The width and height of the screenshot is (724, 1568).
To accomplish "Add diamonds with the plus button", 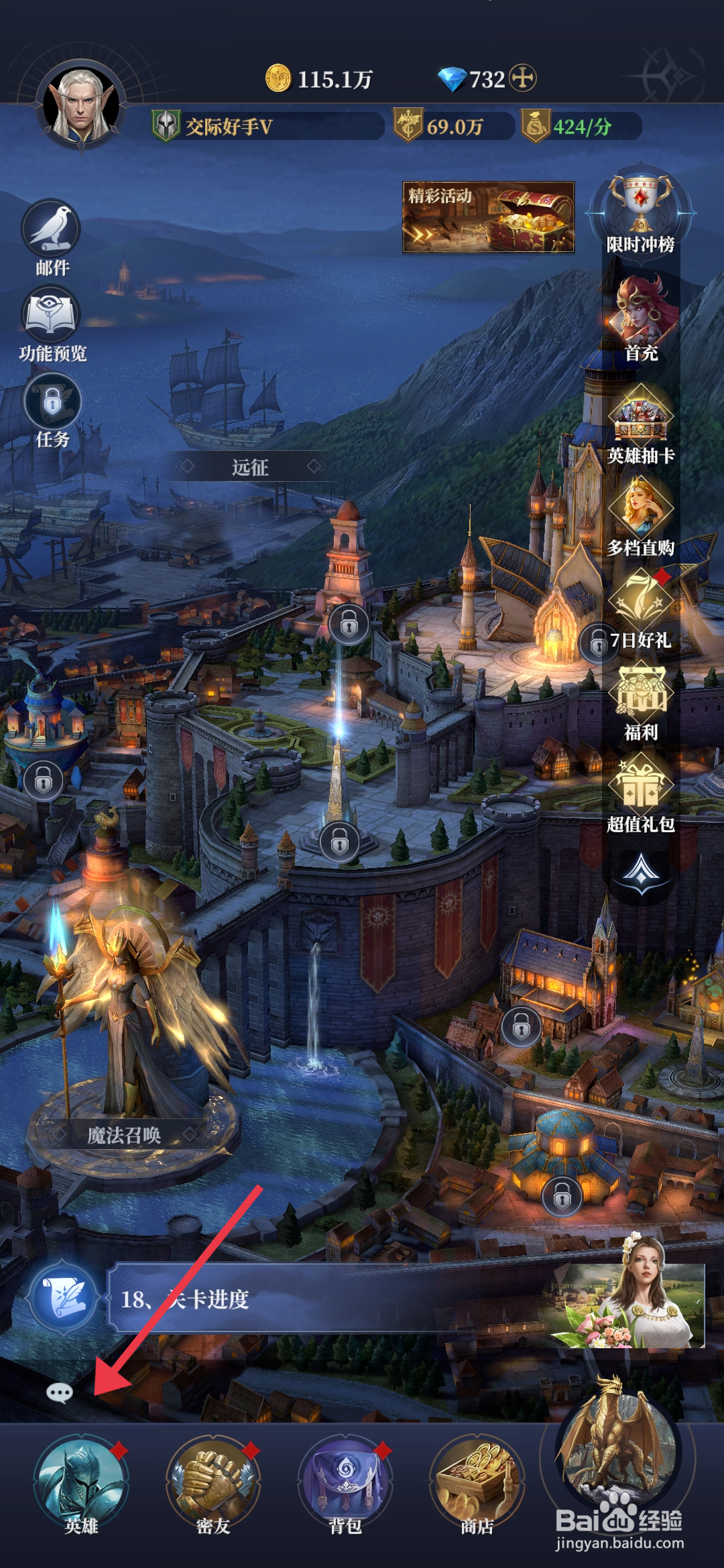I will coord(523,78).
